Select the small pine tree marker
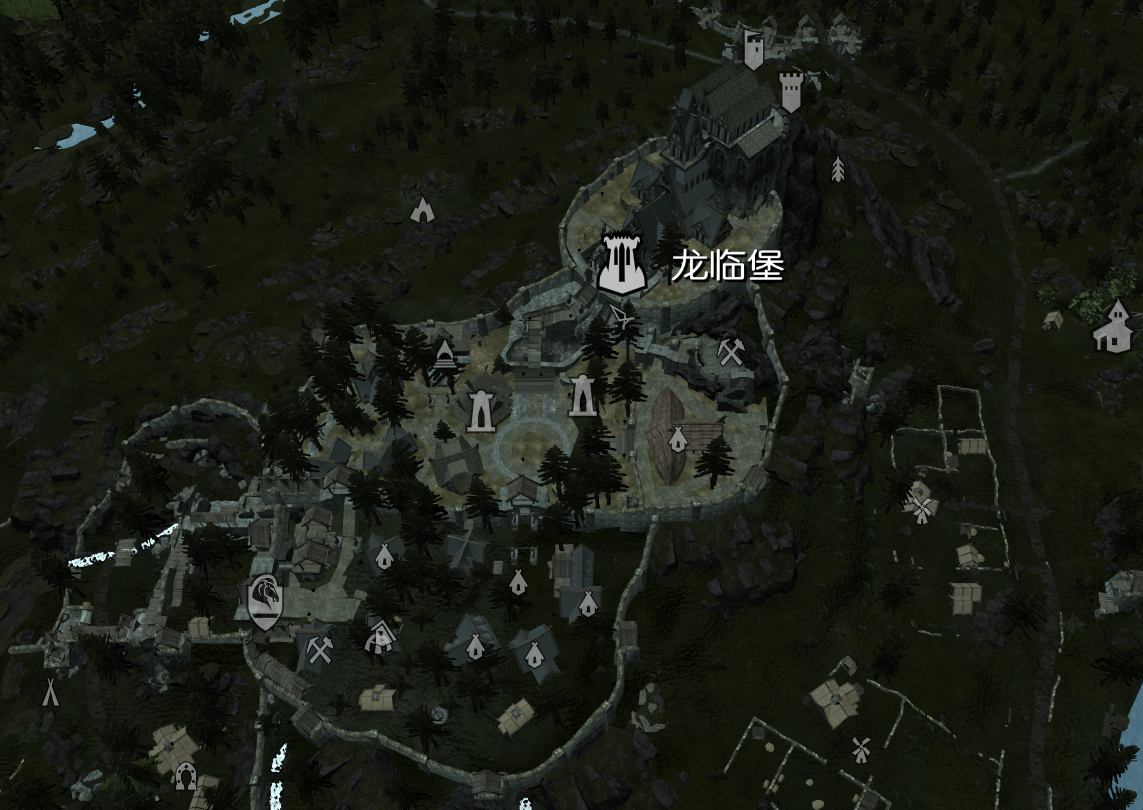 pyautogui.click(x=837, y=169)
